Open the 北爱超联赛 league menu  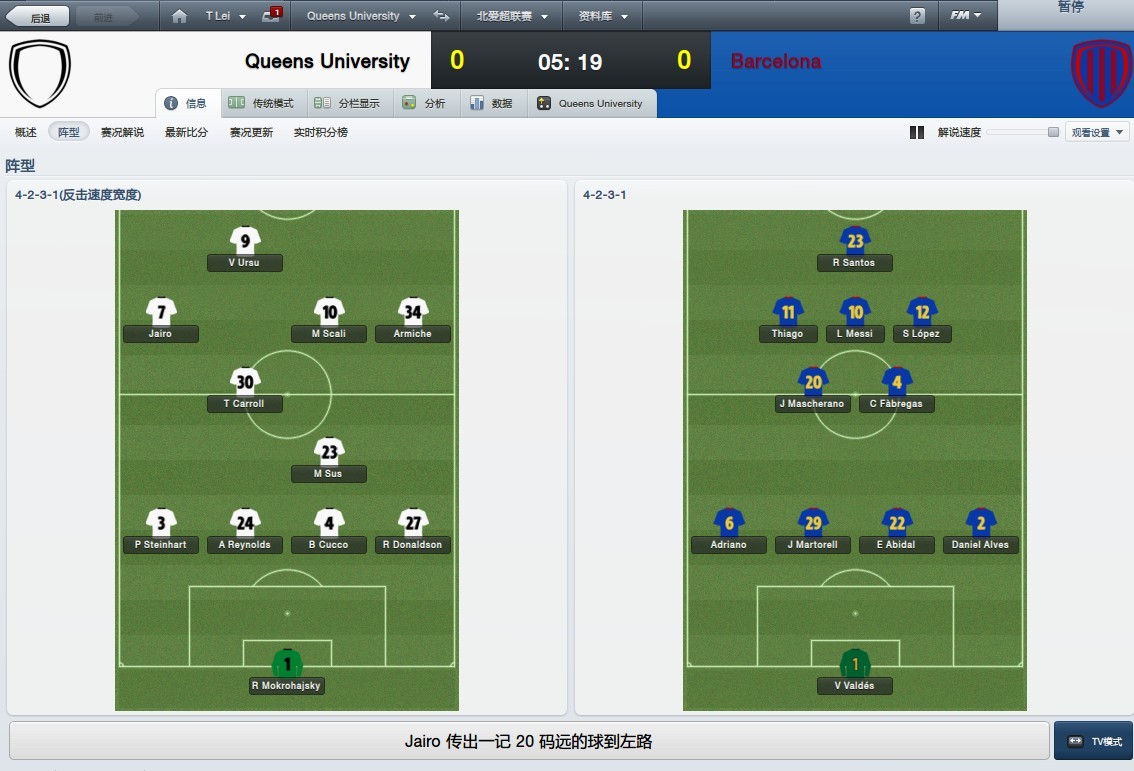[x=512, y=16]
